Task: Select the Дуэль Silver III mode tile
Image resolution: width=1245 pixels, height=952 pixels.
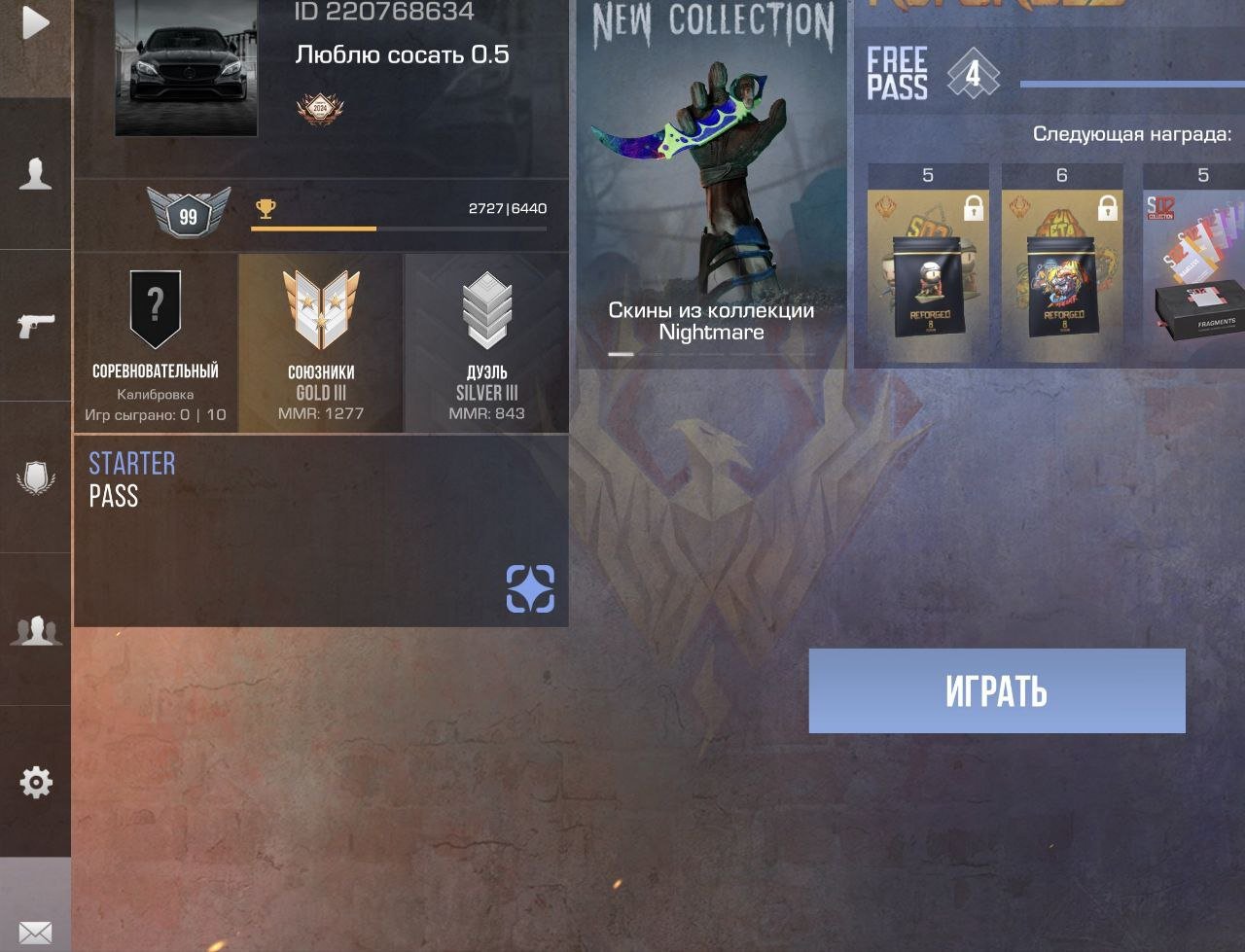Action: tap(486, 343)
